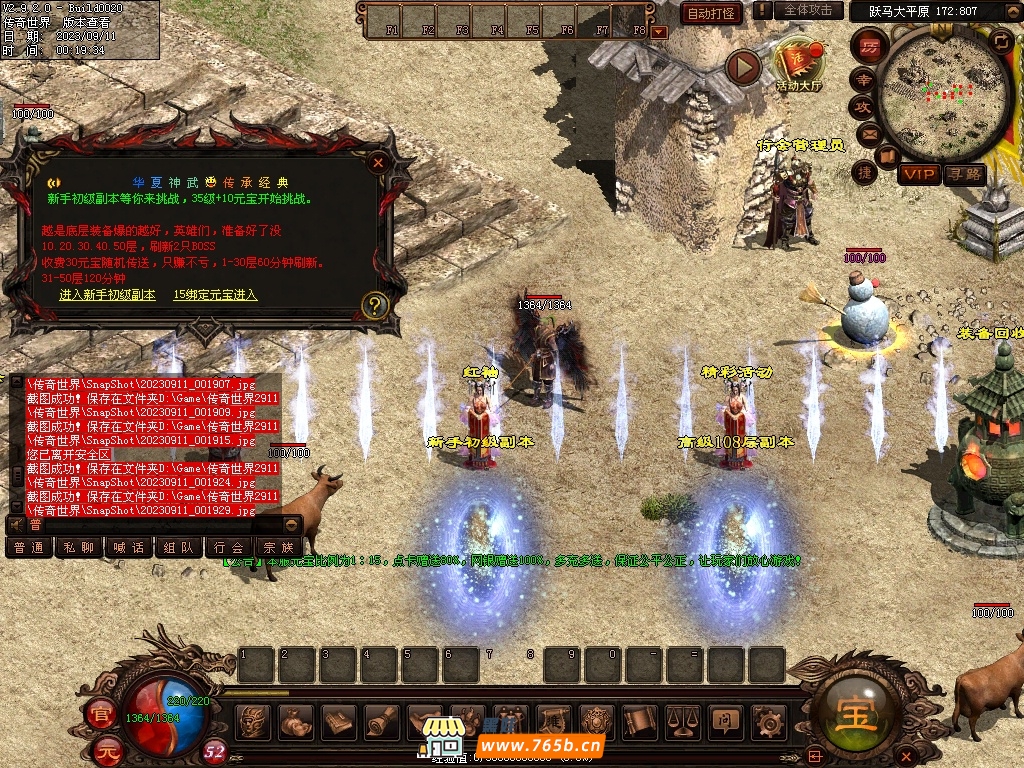Open the dialogue question mark help
The width and height of the screenshot is (1024, 768).
(375, 305)
